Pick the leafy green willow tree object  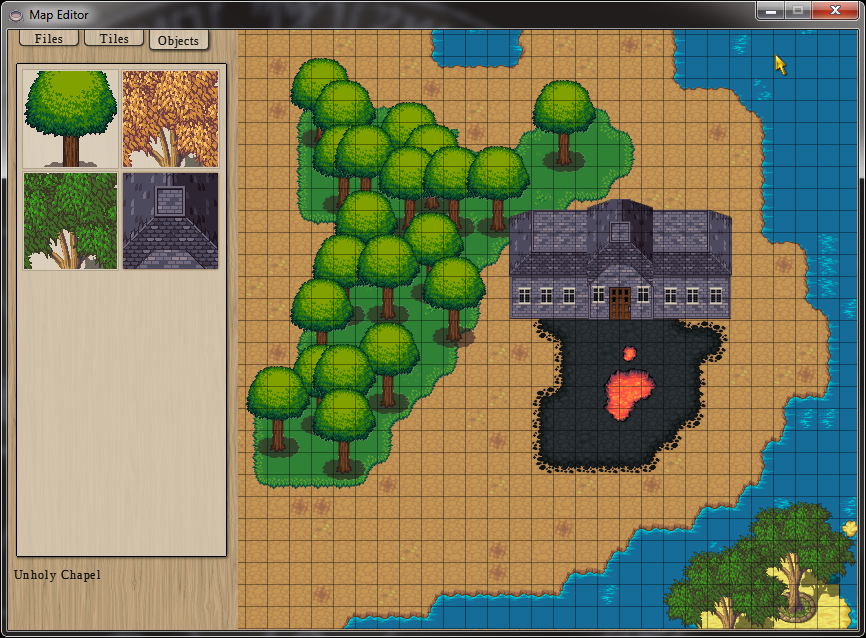tap(70, 221)
